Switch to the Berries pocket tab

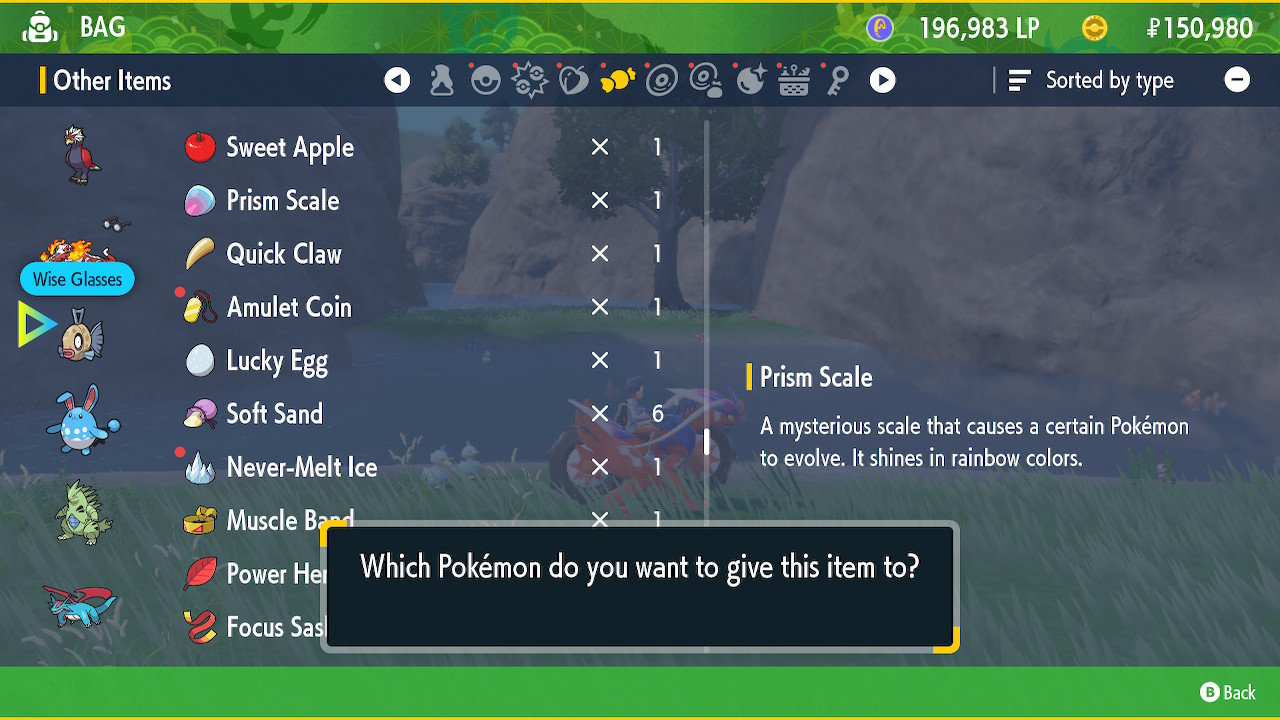(574, 81)
